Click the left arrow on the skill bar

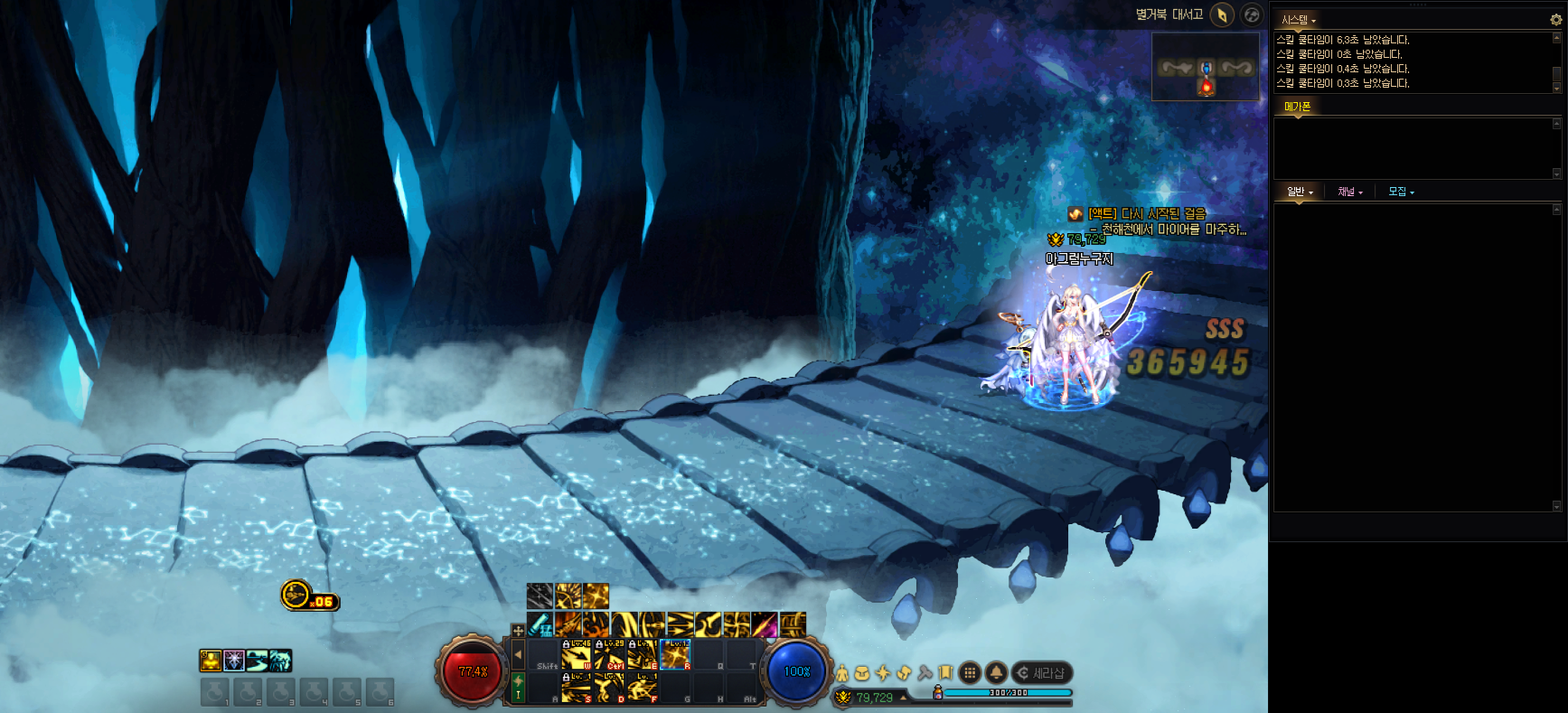(x=518, y=653)
